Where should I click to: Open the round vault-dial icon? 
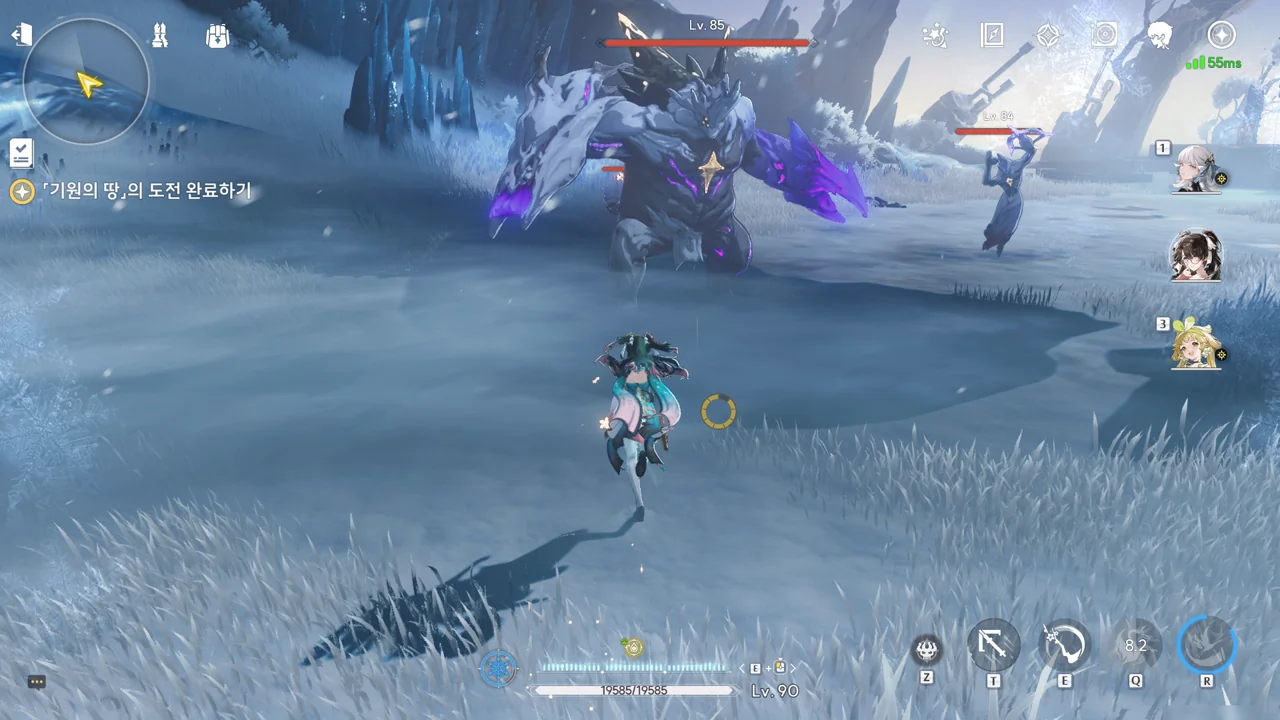(1104, 35)
